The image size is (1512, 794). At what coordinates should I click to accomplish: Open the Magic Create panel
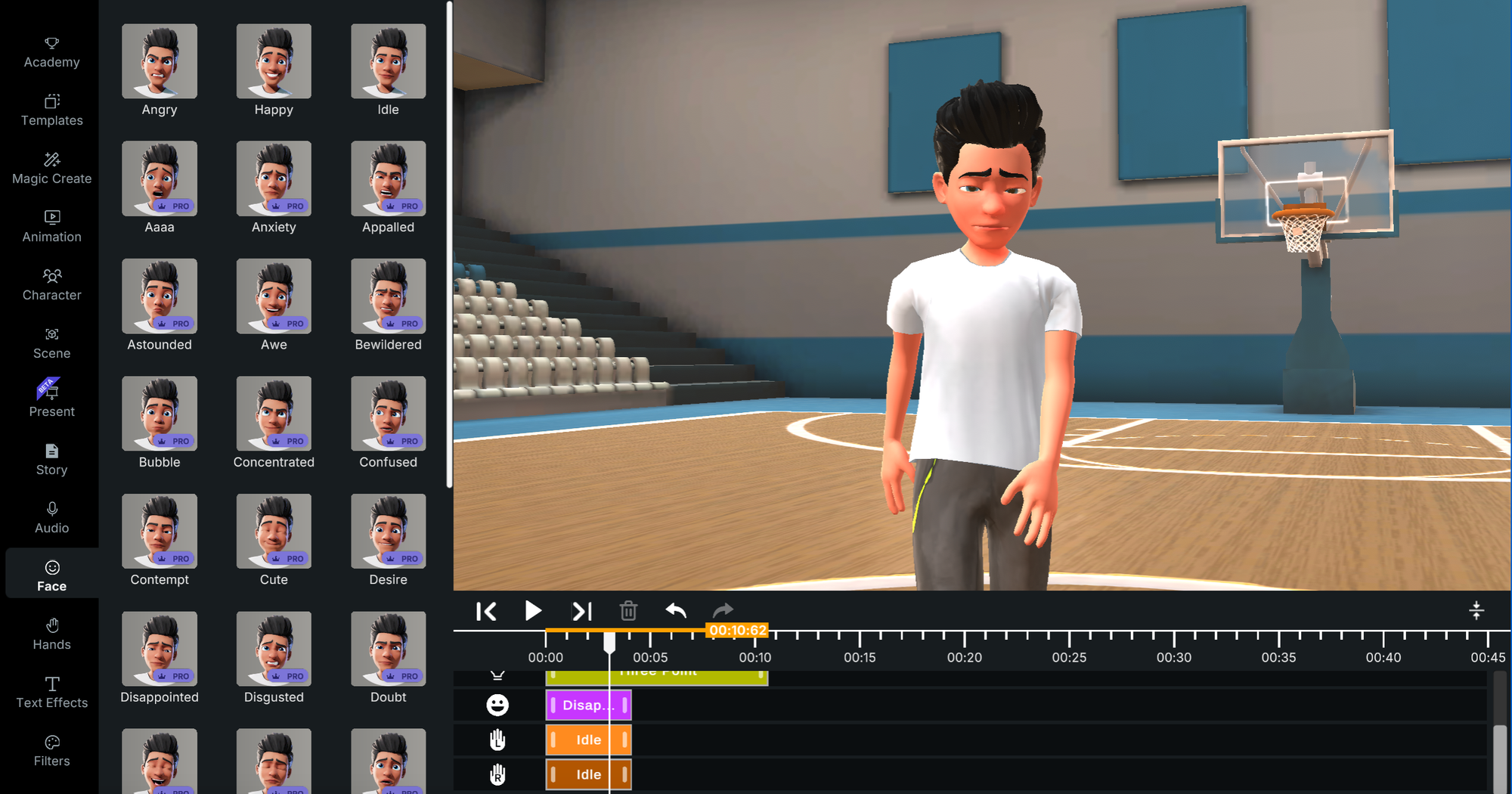point(51,168)
